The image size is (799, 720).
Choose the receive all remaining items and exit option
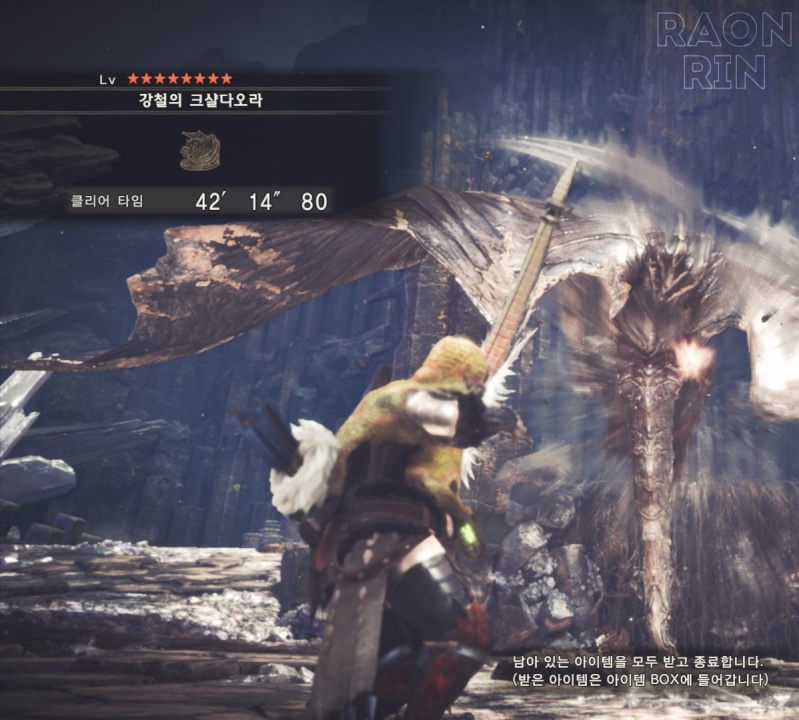[x=638, y=662]
